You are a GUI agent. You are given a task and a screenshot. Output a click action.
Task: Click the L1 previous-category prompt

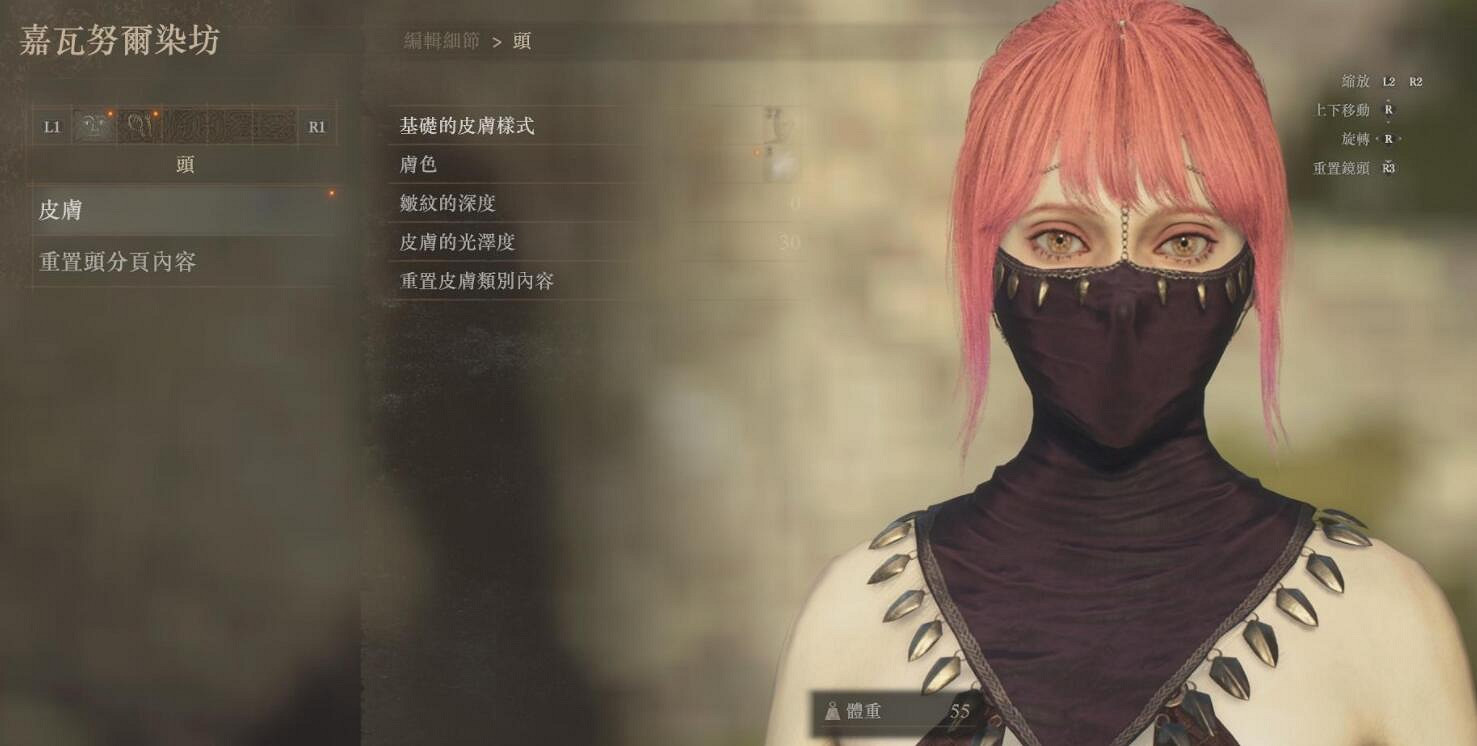[x=50, y=126]
